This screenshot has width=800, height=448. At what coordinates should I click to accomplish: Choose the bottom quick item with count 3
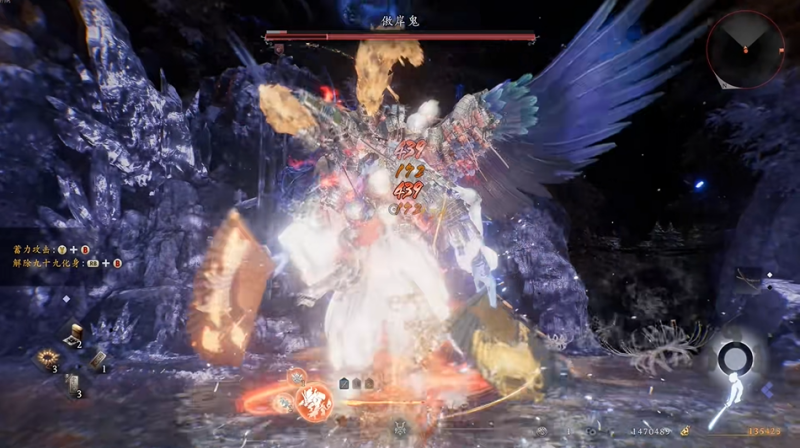73,383
